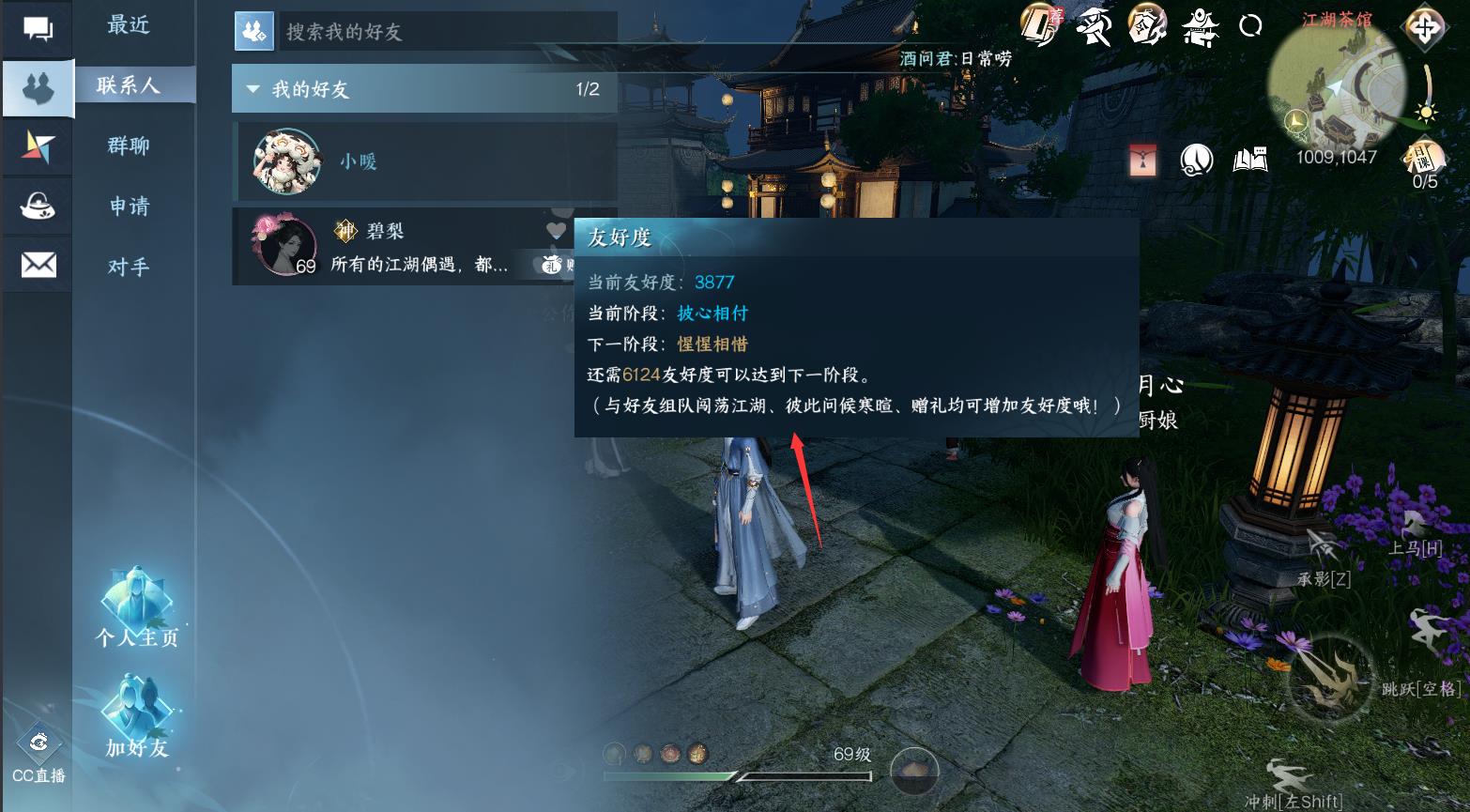Click the gift icon beside friend 碧梨
Screen dimensions: 1470x812
click(x=552, y=265)
